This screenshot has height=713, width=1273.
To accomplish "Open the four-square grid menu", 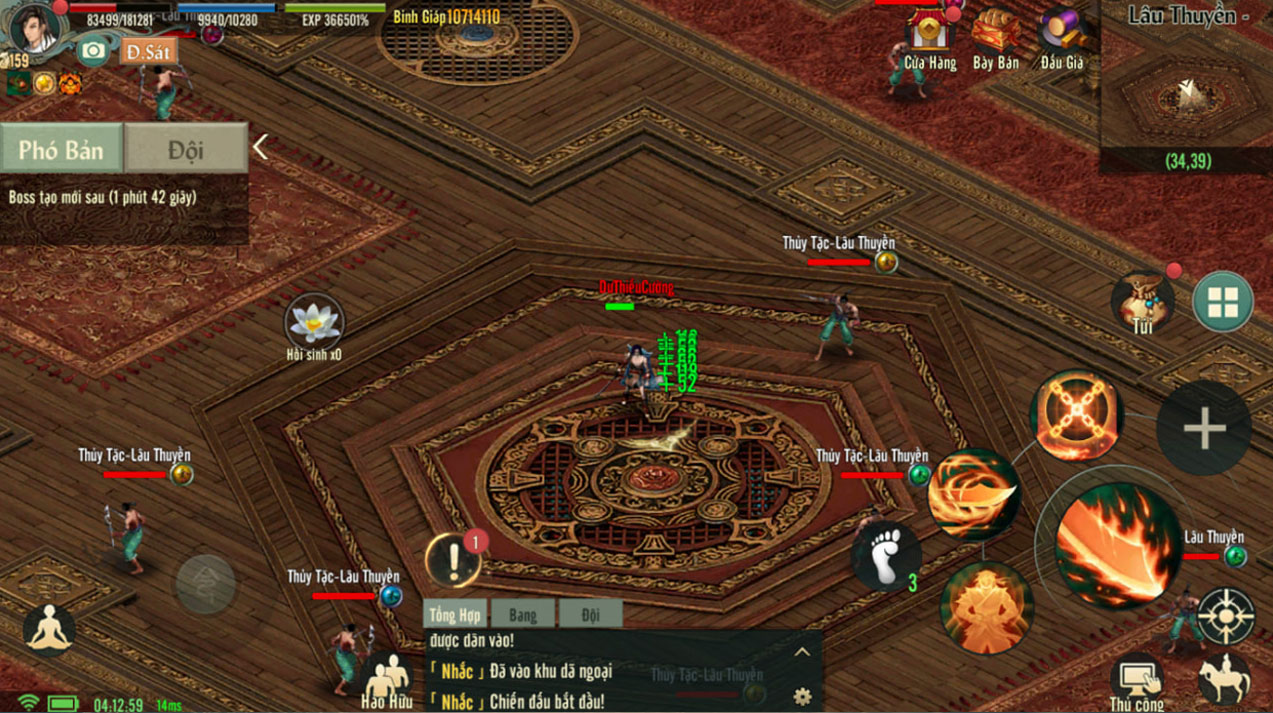I will coord(1222,301).
